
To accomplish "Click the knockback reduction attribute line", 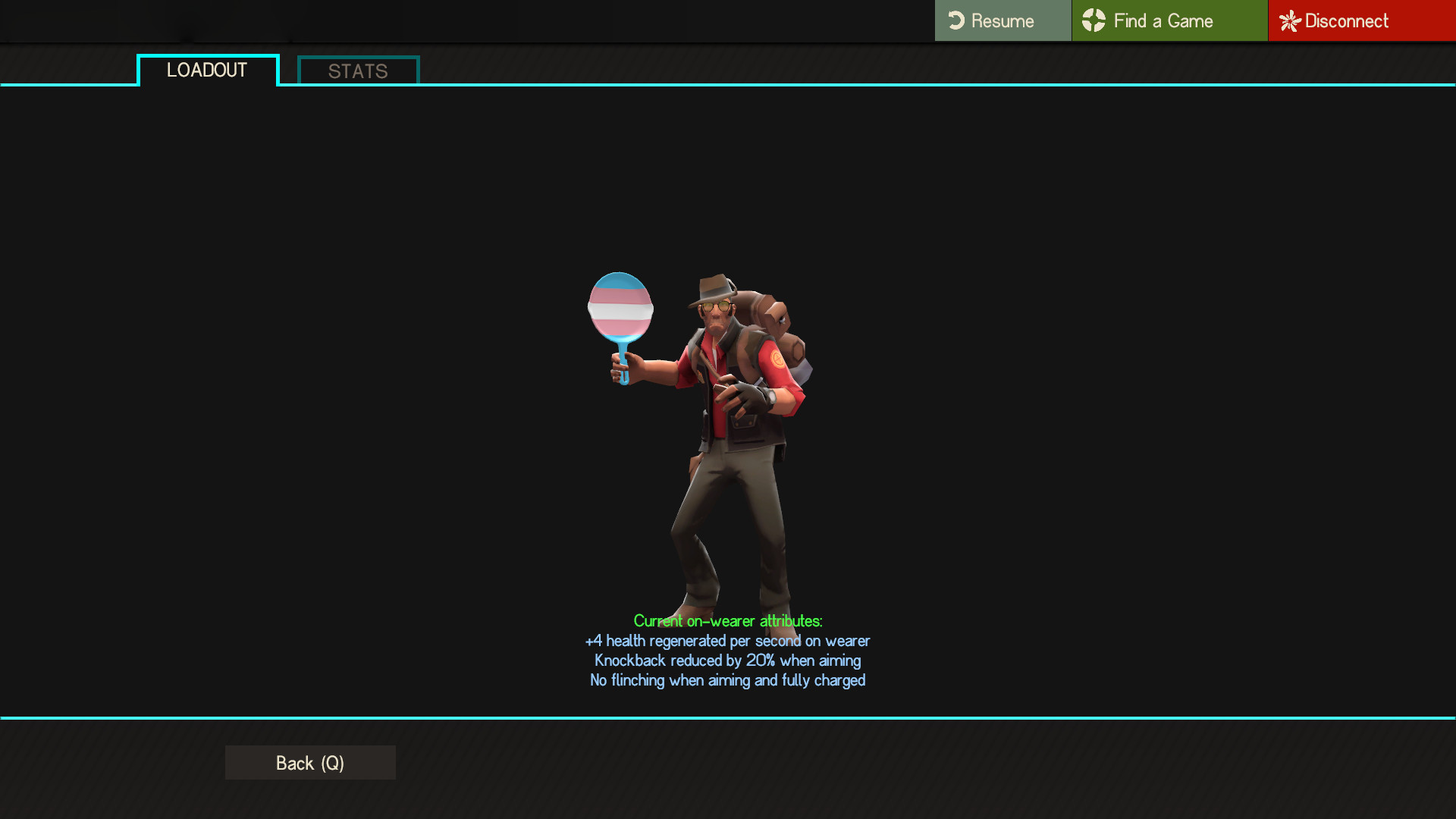I will tap(727, 661).
